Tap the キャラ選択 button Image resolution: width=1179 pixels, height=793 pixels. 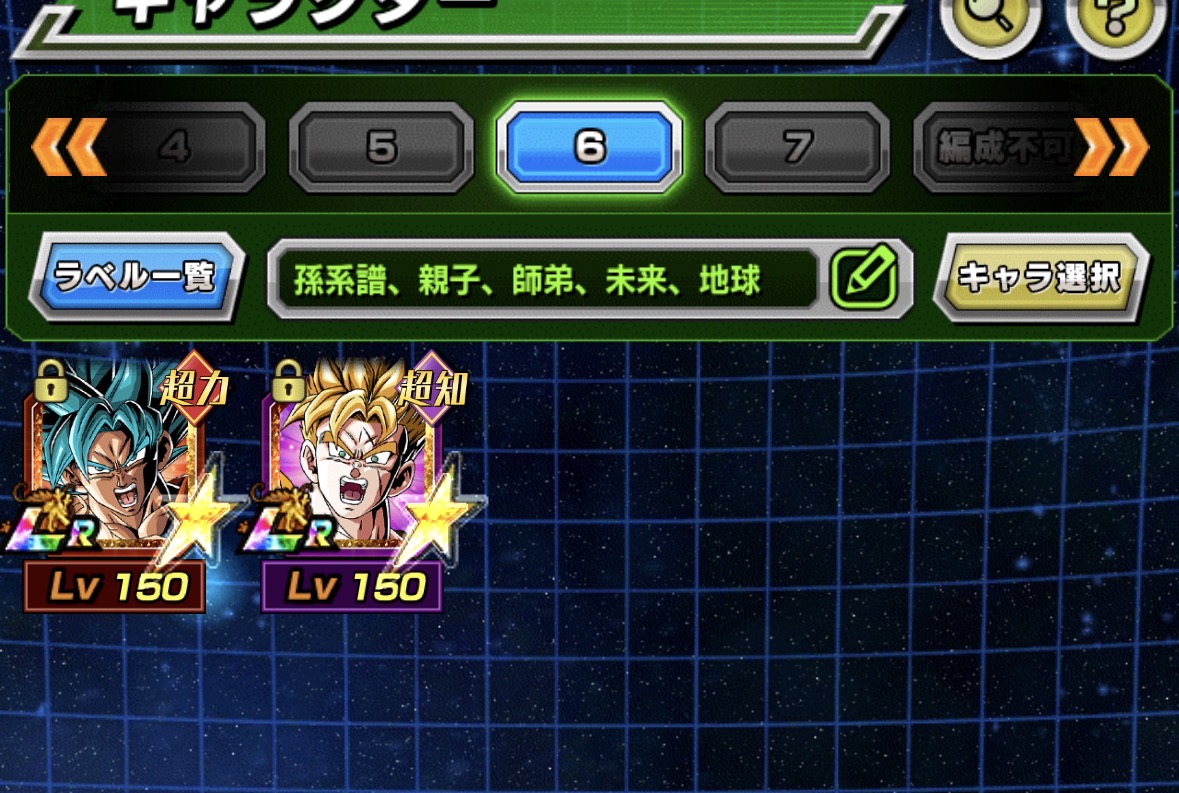[x=1041, y=277]
